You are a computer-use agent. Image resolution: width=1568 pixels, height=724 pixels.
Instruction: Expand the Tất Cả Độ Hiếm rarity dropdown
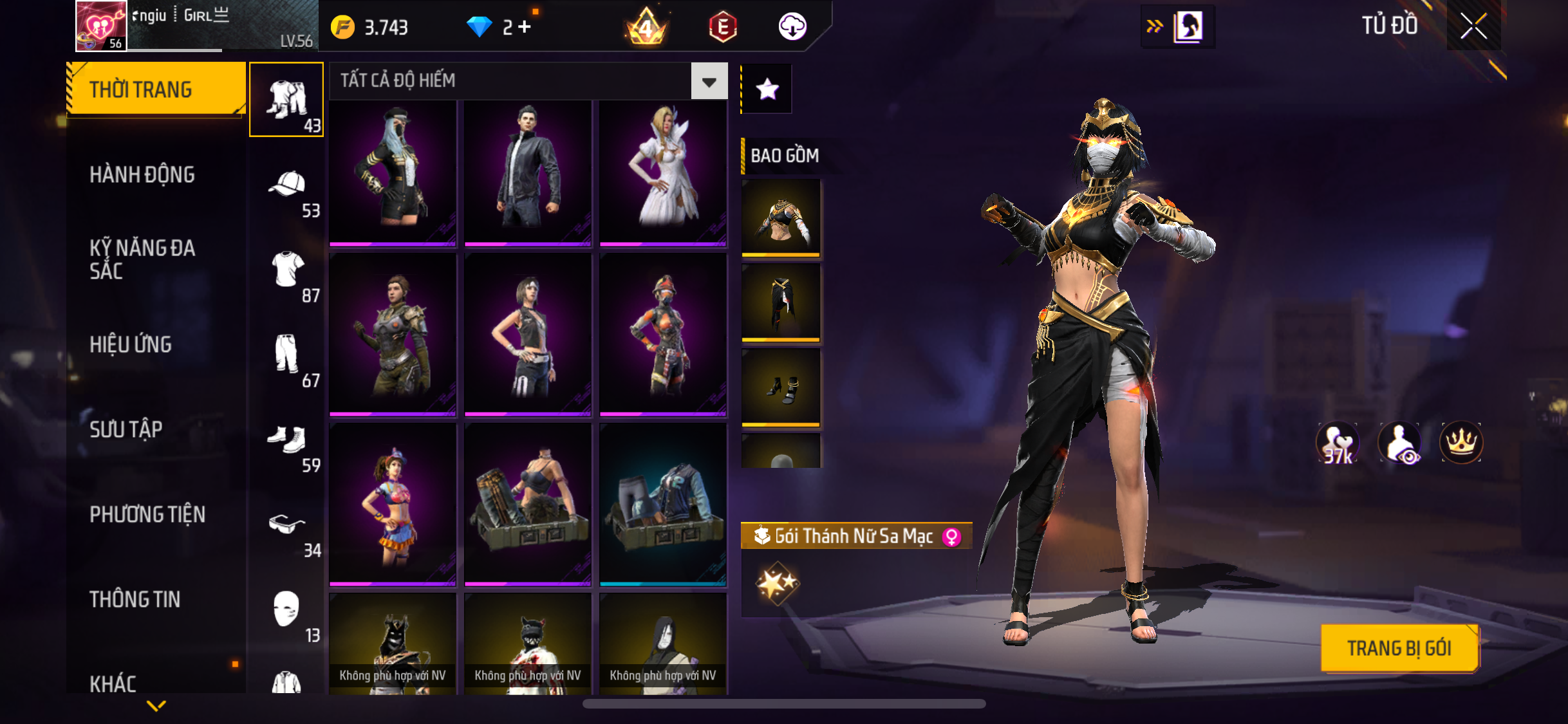[709, 81]
